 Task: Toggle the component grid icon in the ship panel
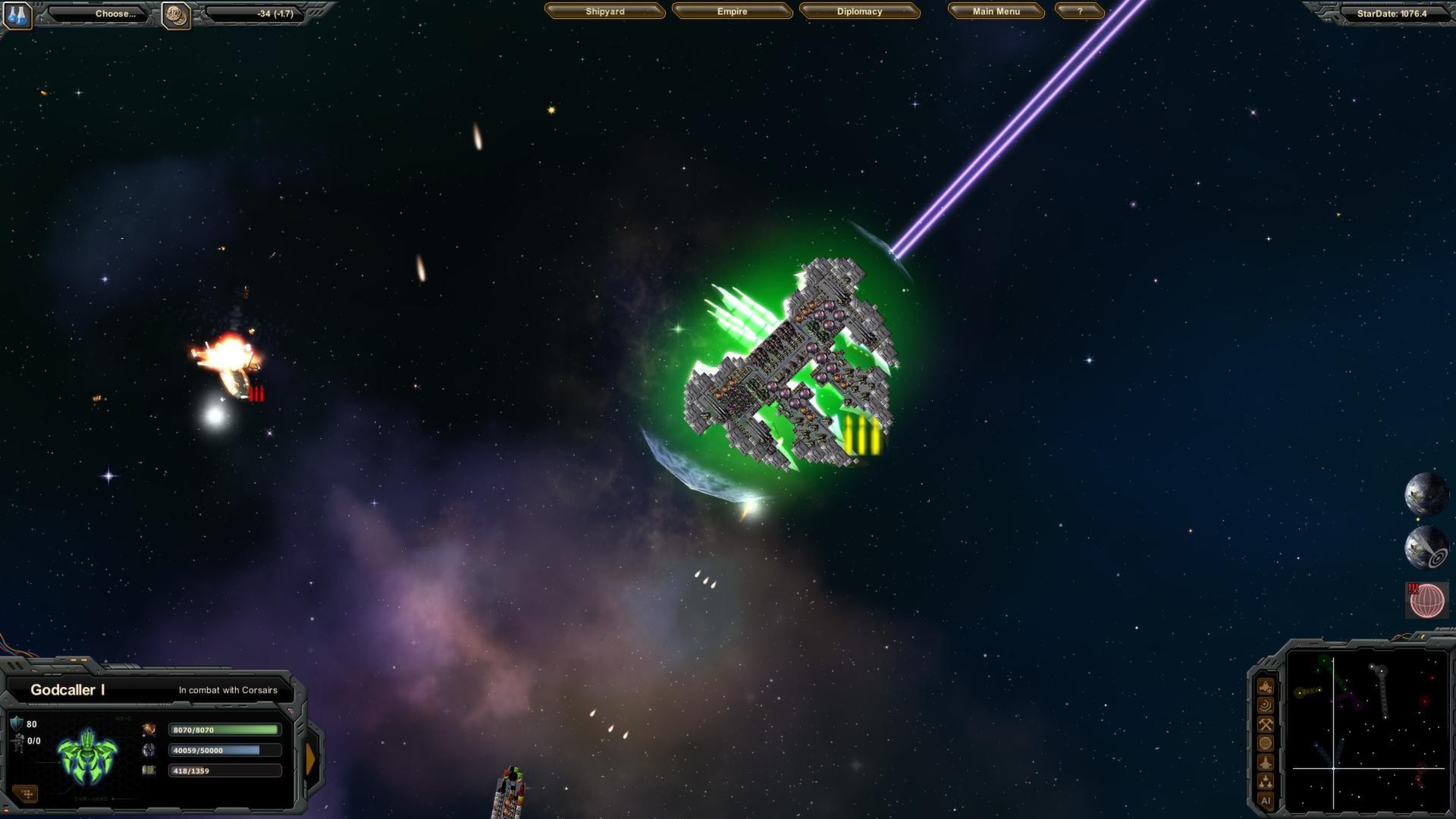coord(27,793)
